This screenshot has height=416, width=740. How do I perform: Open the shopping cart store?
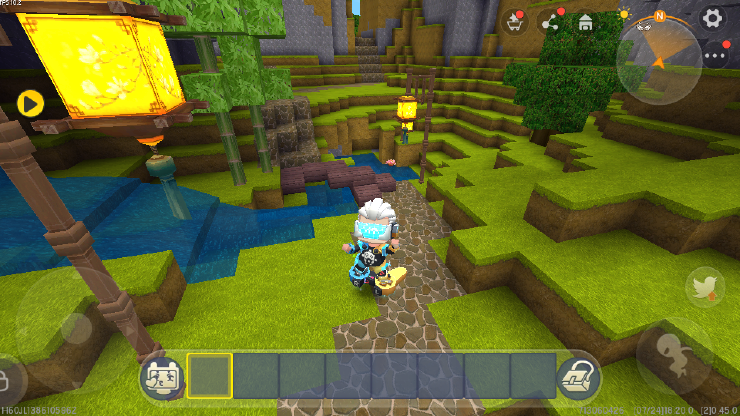coord(515,22)
